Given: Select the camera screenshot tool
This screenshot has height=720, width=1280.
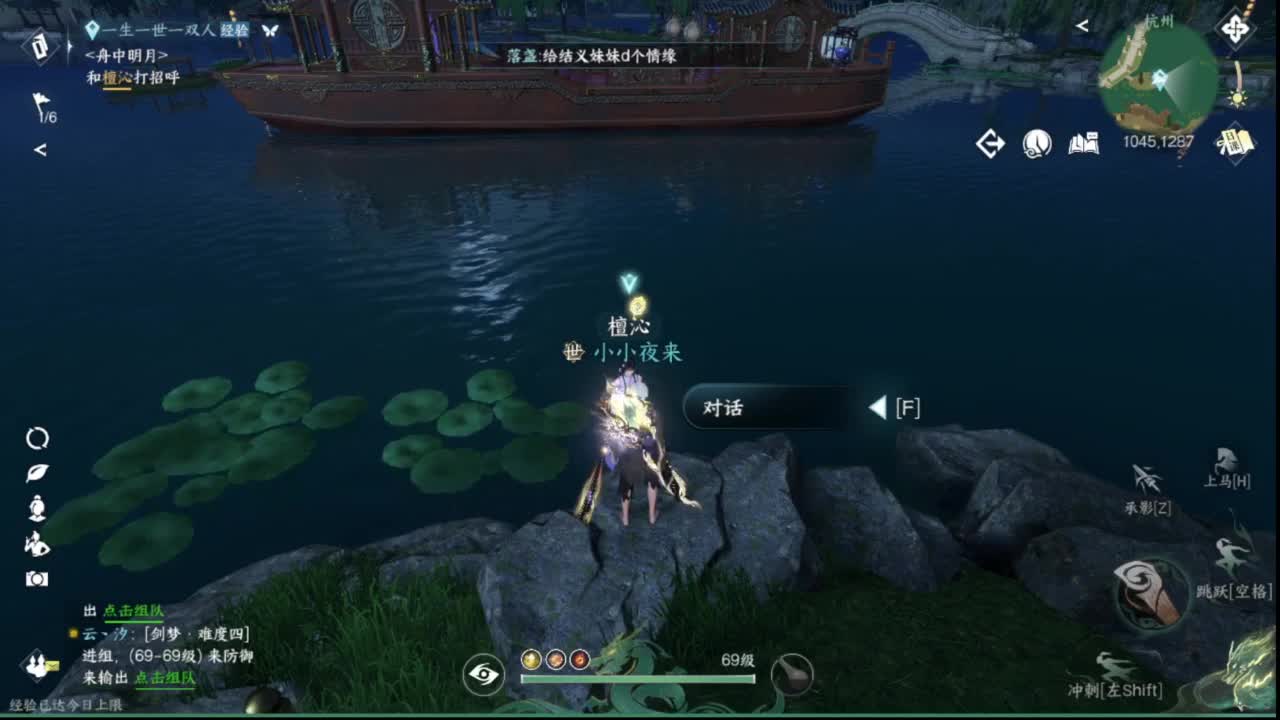Looking at the screenshot, I should [x=35, y=578].
